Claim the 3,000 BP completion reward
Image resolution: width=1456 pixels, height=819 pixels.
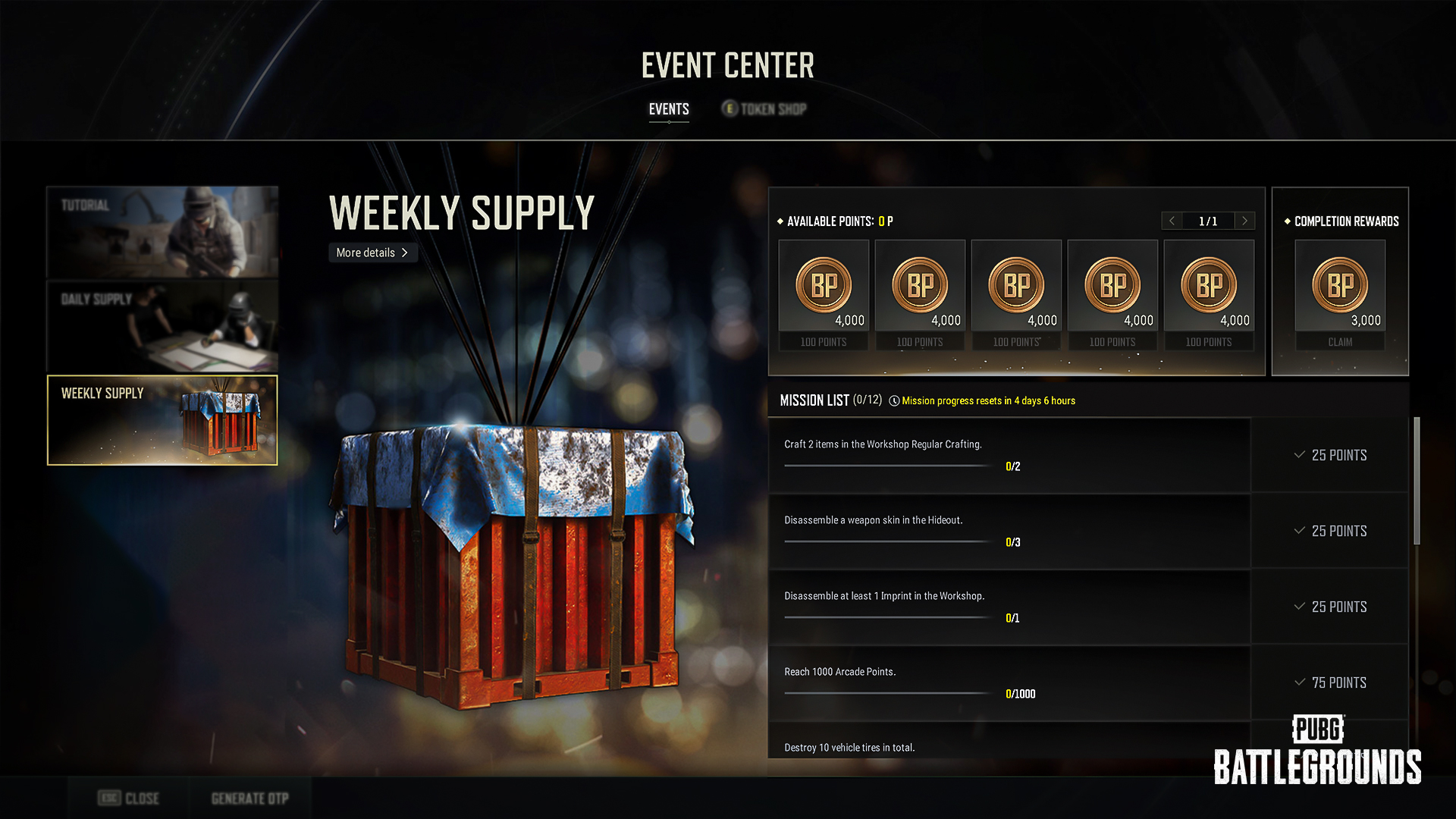(x=1340, y=342)
